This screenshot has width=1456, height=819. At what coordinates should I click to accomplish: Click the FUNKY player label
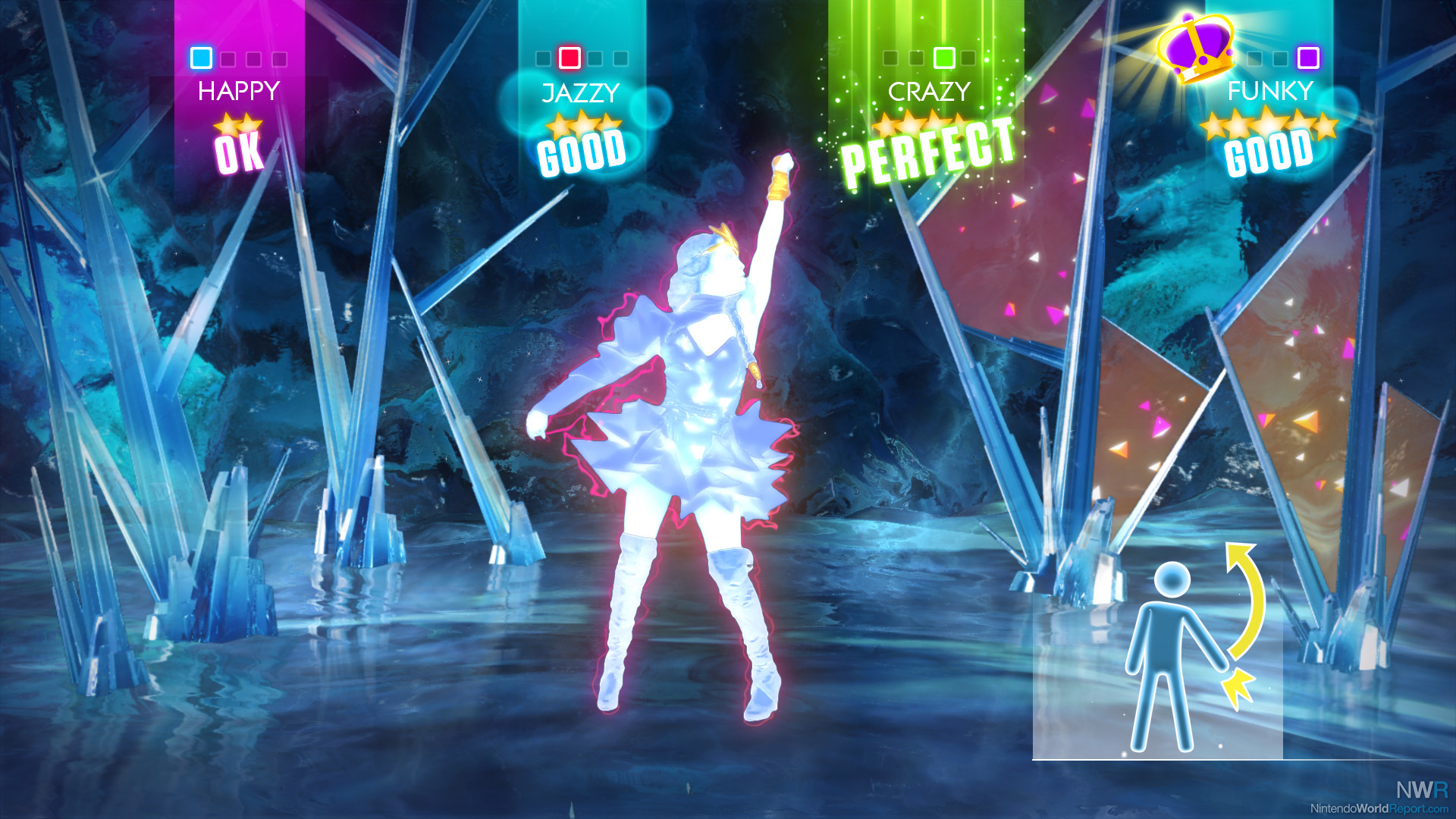(x=1270, y=91)
